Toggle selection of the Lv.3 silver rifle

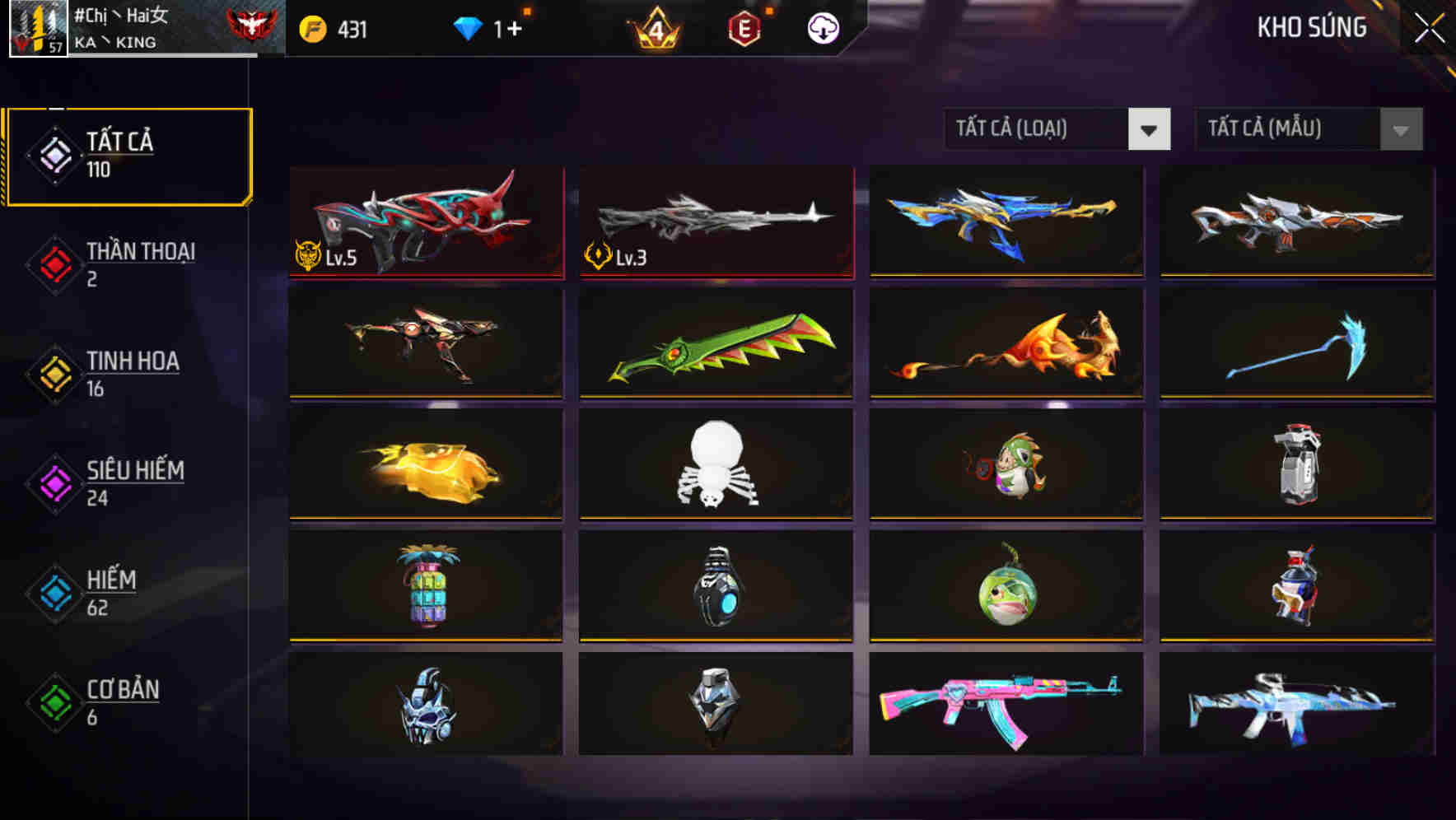[x=715, y=222]
